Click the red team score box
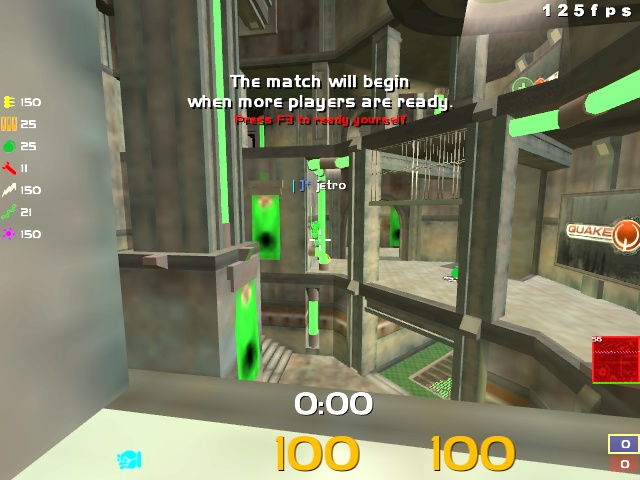The height and width of the screenshot is (480, 640). (625, 464)
